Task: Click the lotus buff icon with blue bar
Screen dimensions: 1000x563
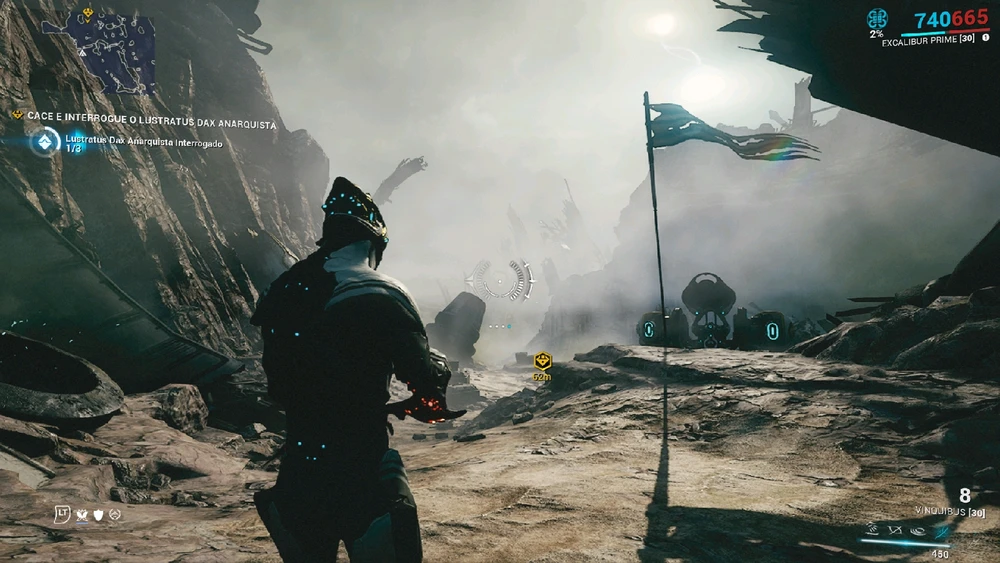Action: tap(82, 515)
